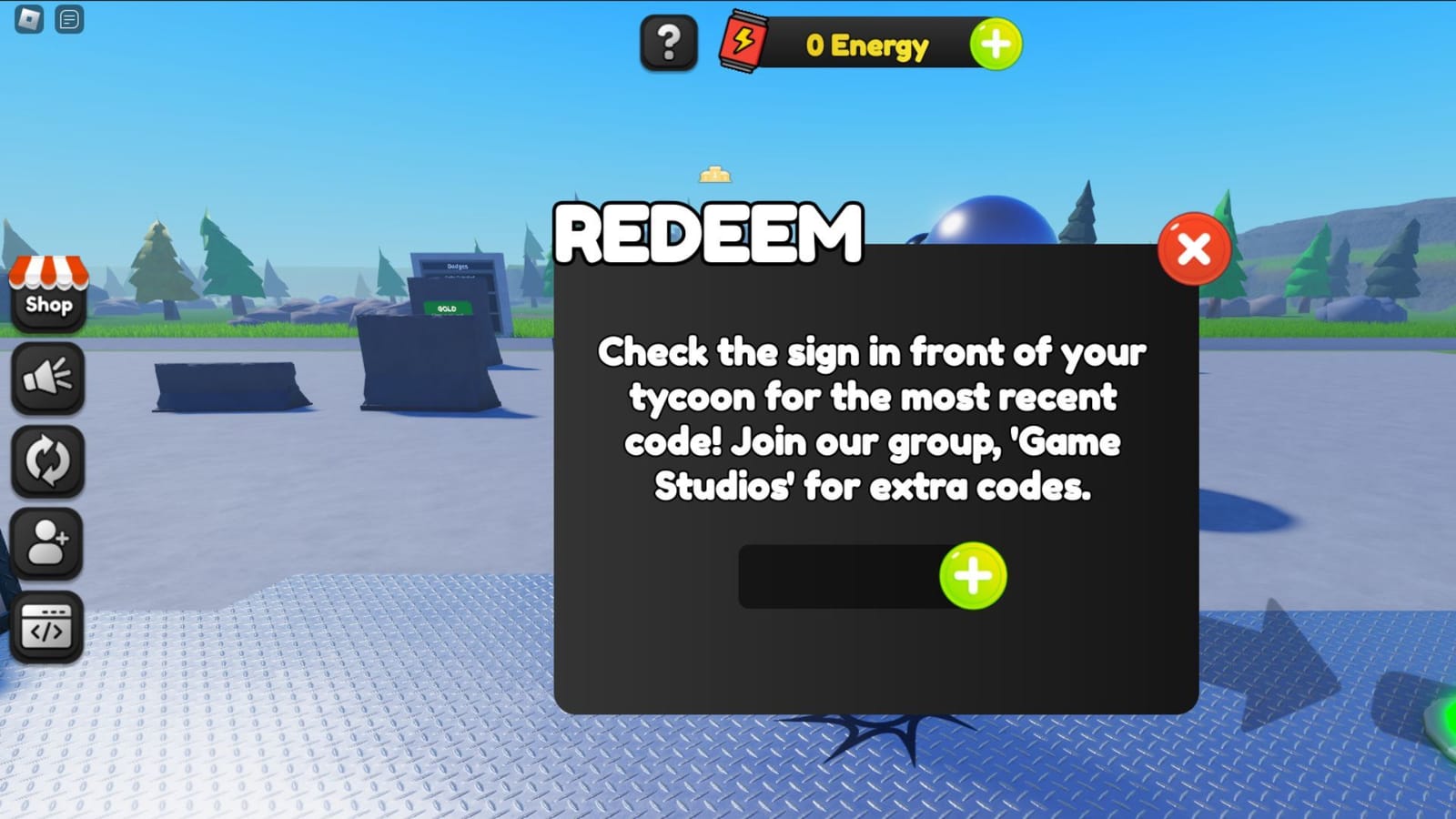The image size is (1456, 819).
Task: Click the red energy can icon
Action: click(x=742, y=40)
